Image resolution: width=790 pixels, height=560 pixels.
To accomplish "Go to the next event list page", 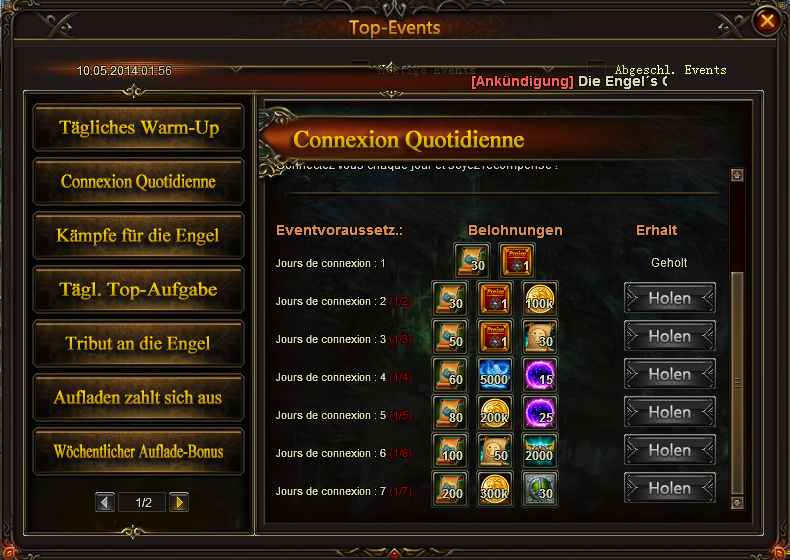I will [178, 502].
